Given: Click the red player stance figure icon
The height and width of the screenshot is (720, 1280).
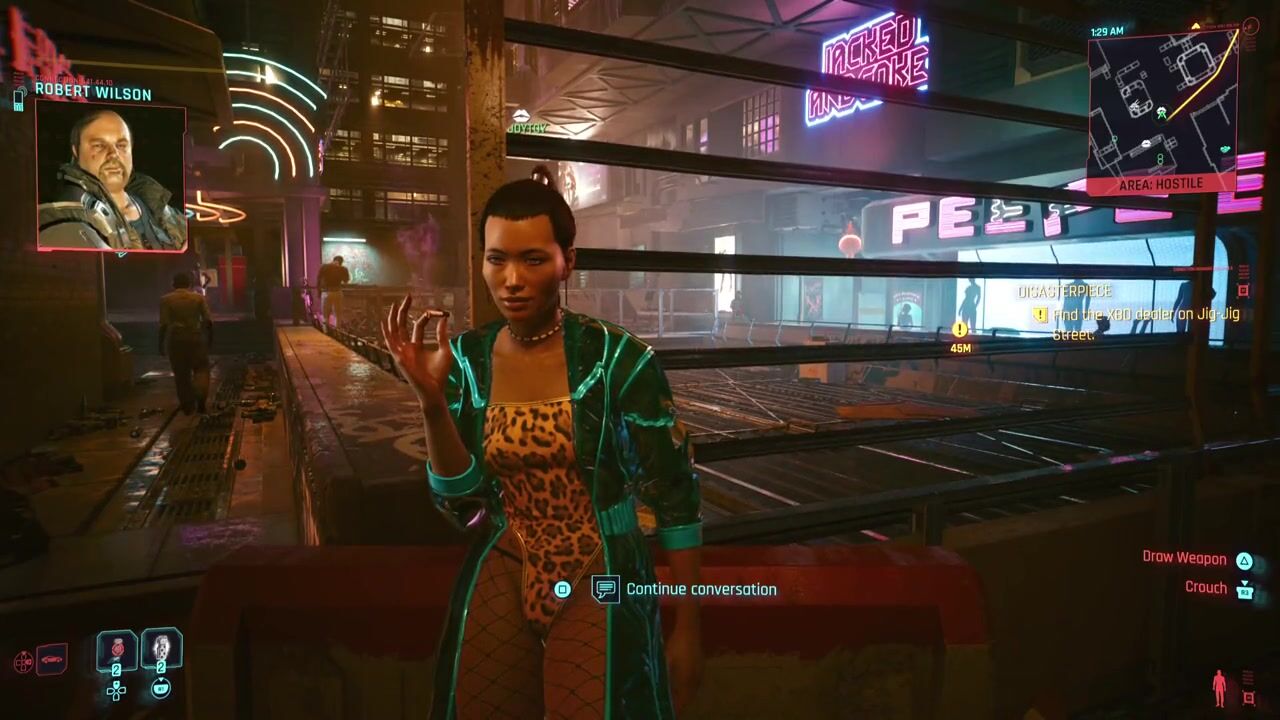Looking at the screenshot, I should 1219,688.
